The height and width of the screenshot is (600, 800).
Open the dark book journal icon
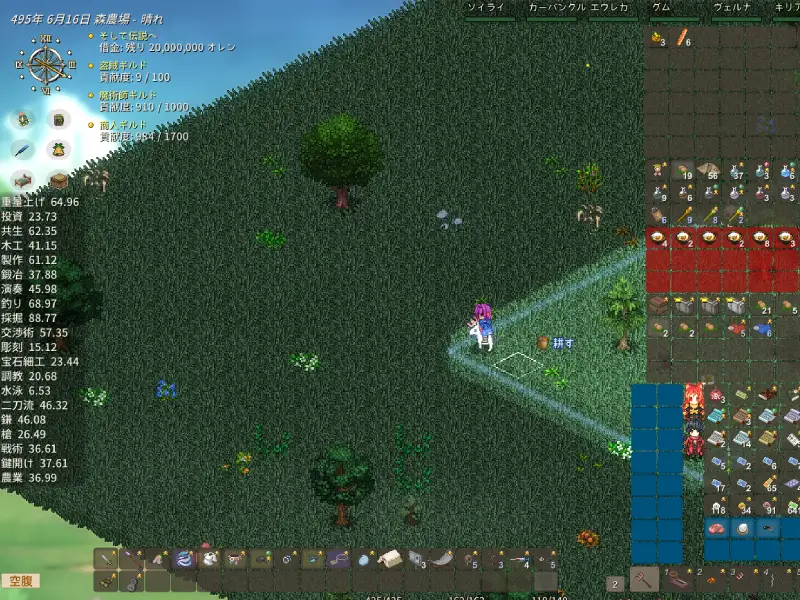tap(60, 119)
